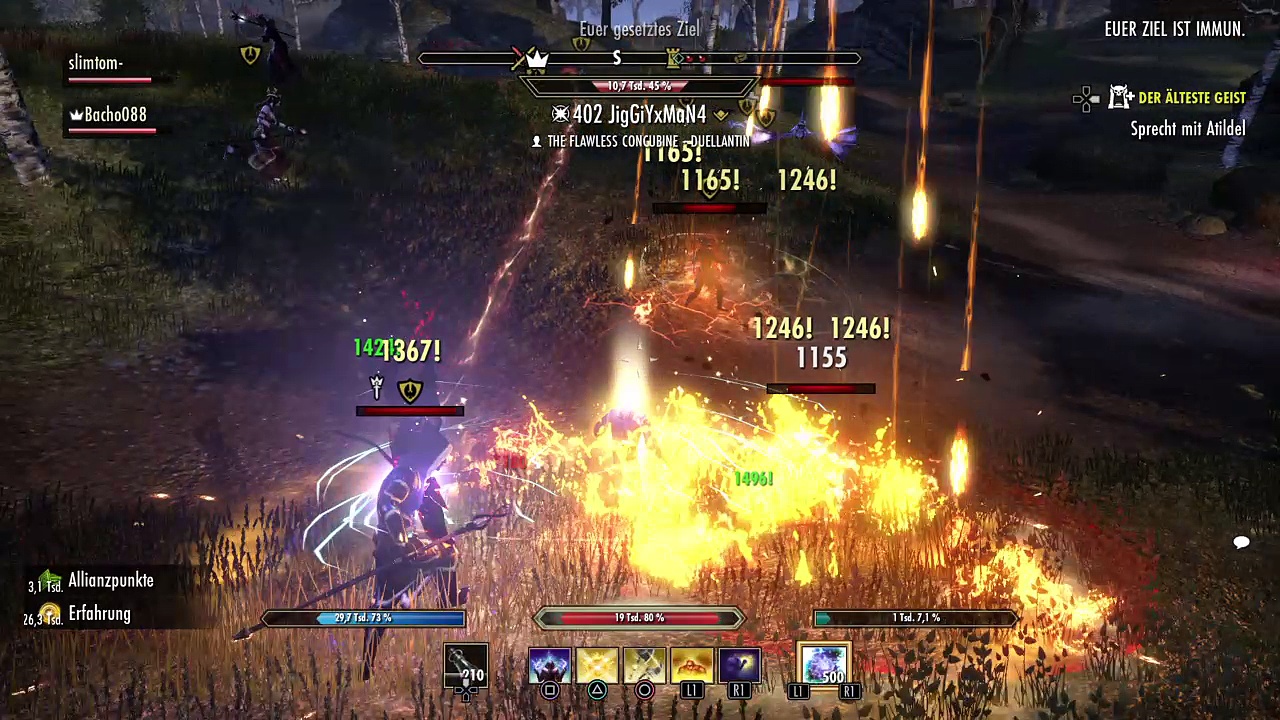
Task: Use the dark purple orb skill
Action: (x=740, y=666)
